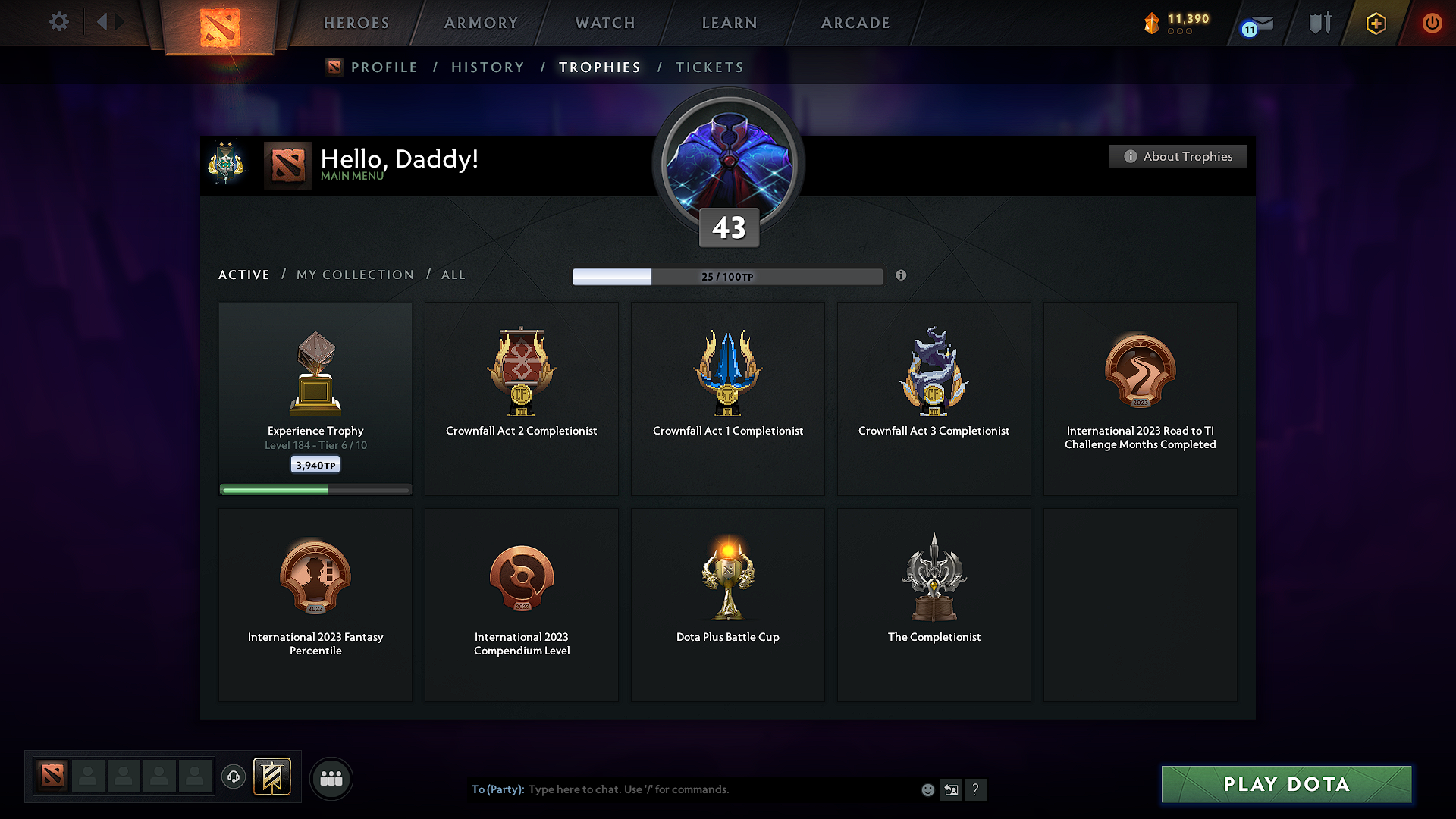The width and height of the screenshot is (1456, 819).
Task: Click the 25/100 TP progress bar
Action: point(727,276)
